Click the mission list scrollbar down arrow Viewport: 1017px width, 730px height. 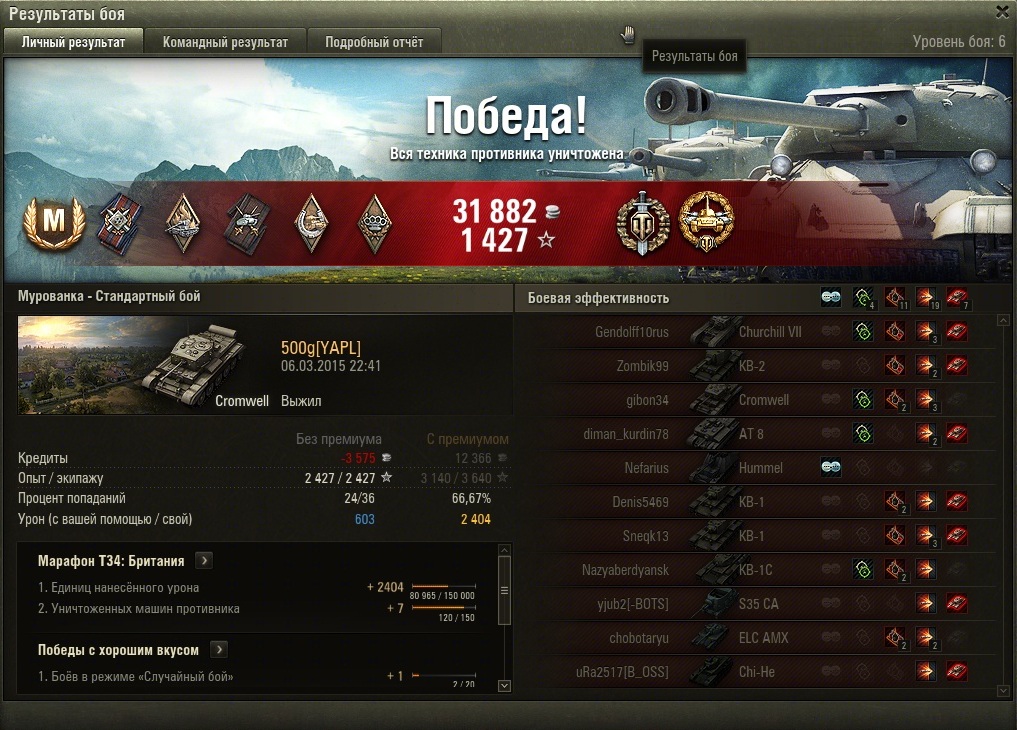tap(504, 686)
